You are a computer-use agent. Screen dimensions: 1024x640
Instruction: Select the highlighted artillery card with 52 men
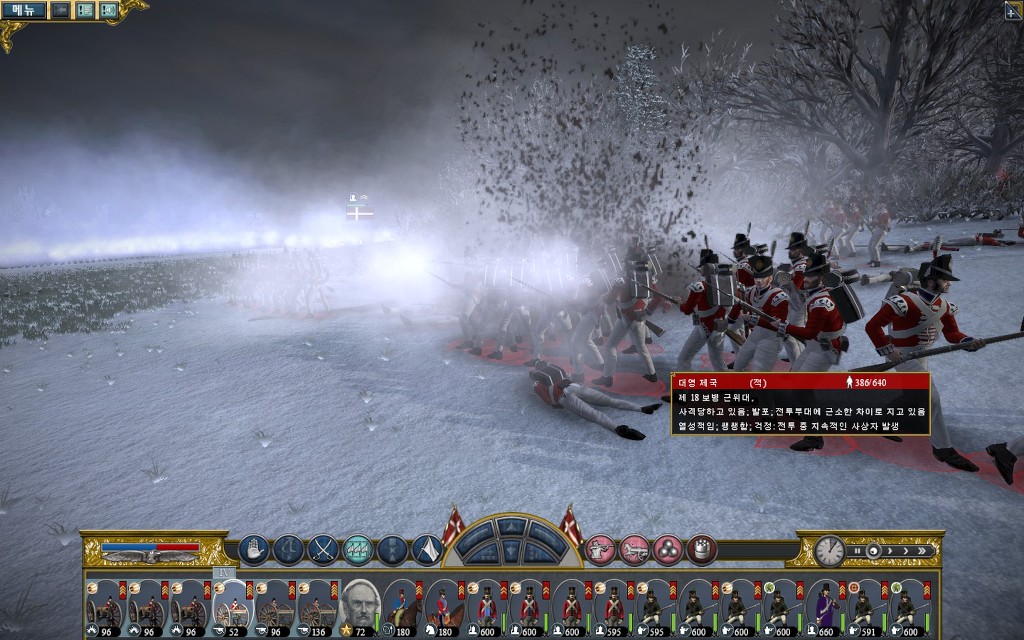[232, 606]
